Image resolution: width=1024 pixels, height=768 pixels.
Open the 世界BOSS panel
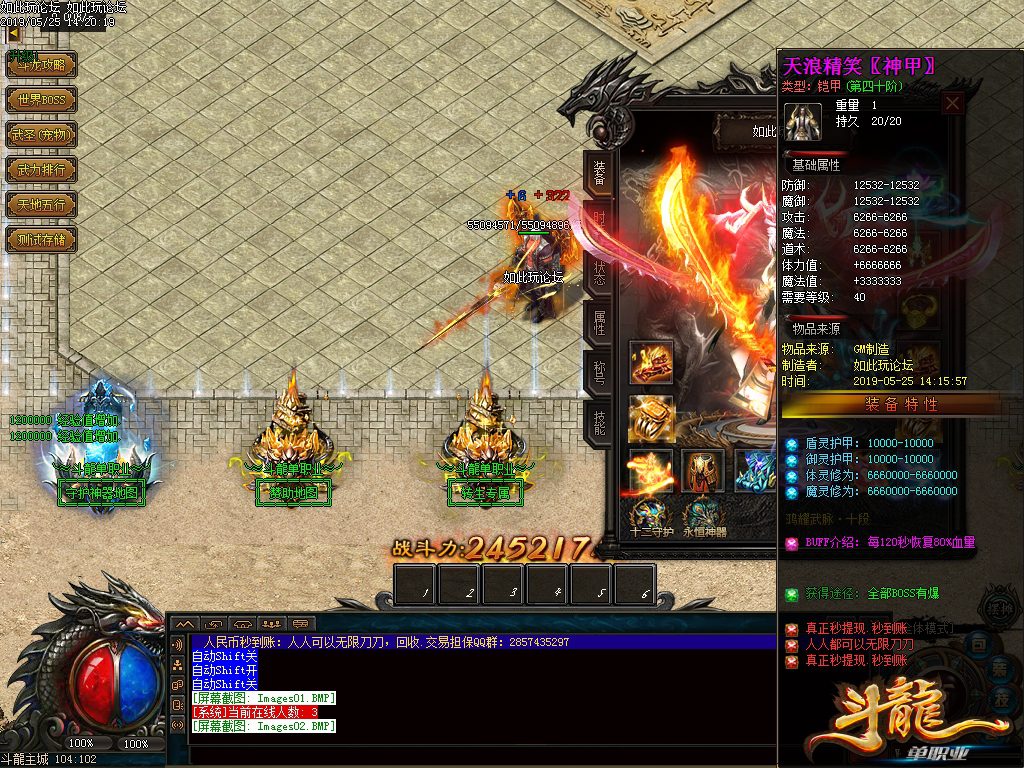point(41,100)
